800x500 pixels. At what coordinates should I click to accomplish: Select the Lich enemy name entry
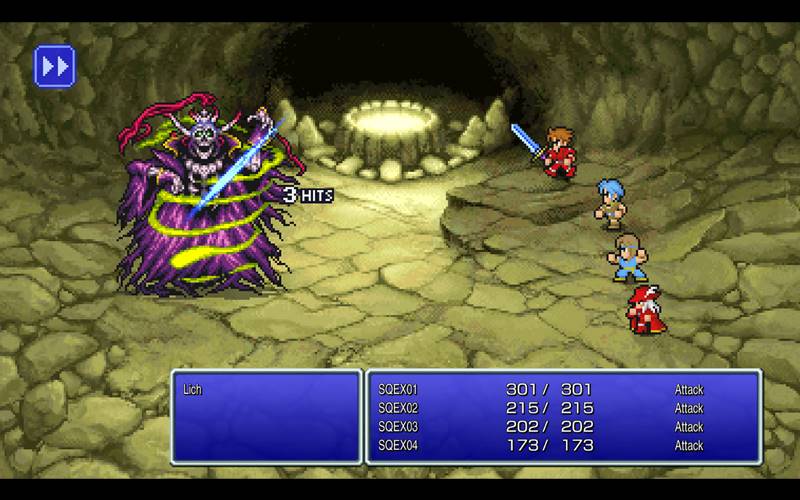coord(193,389)
